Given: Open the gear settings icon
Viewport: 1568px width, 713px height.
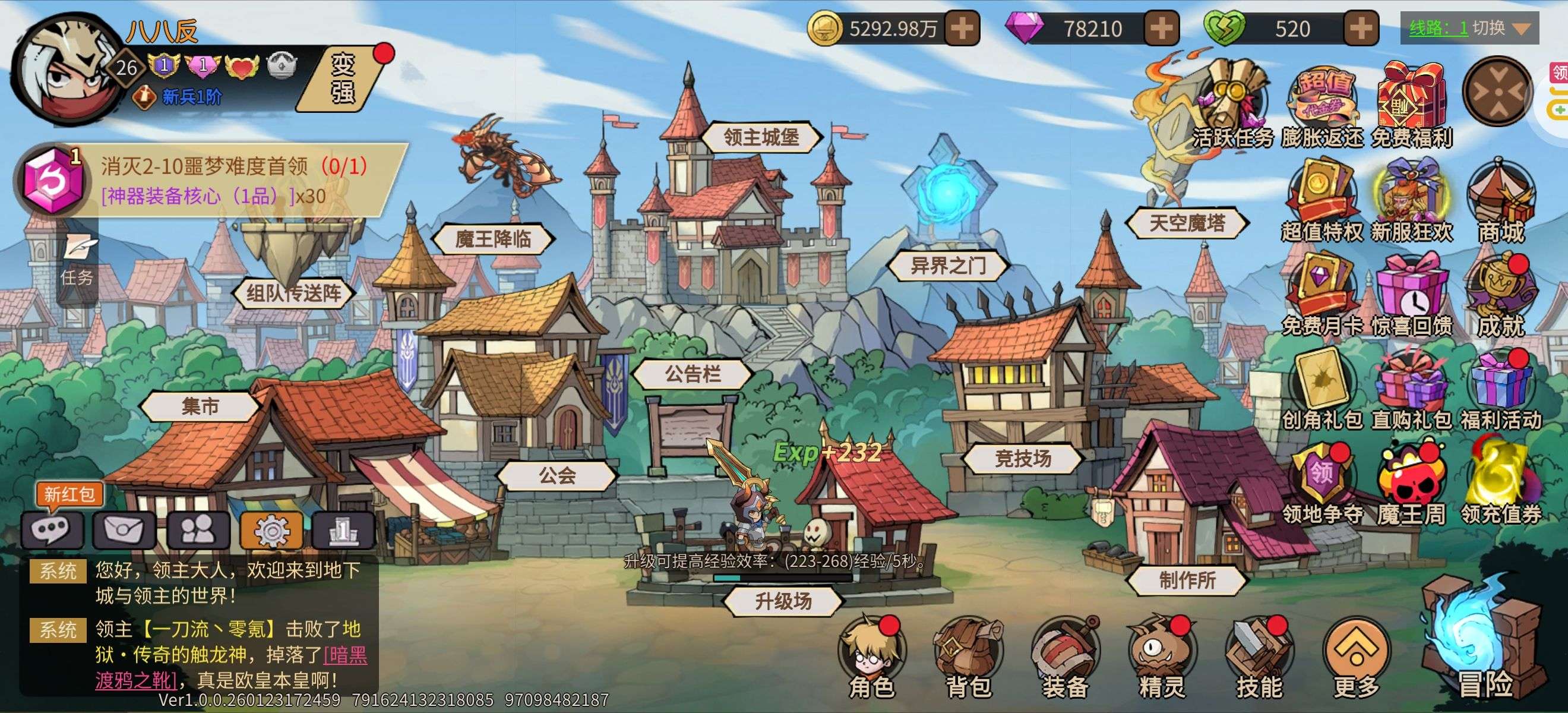Looking at the screenshot, I should [x=271, y=531].
